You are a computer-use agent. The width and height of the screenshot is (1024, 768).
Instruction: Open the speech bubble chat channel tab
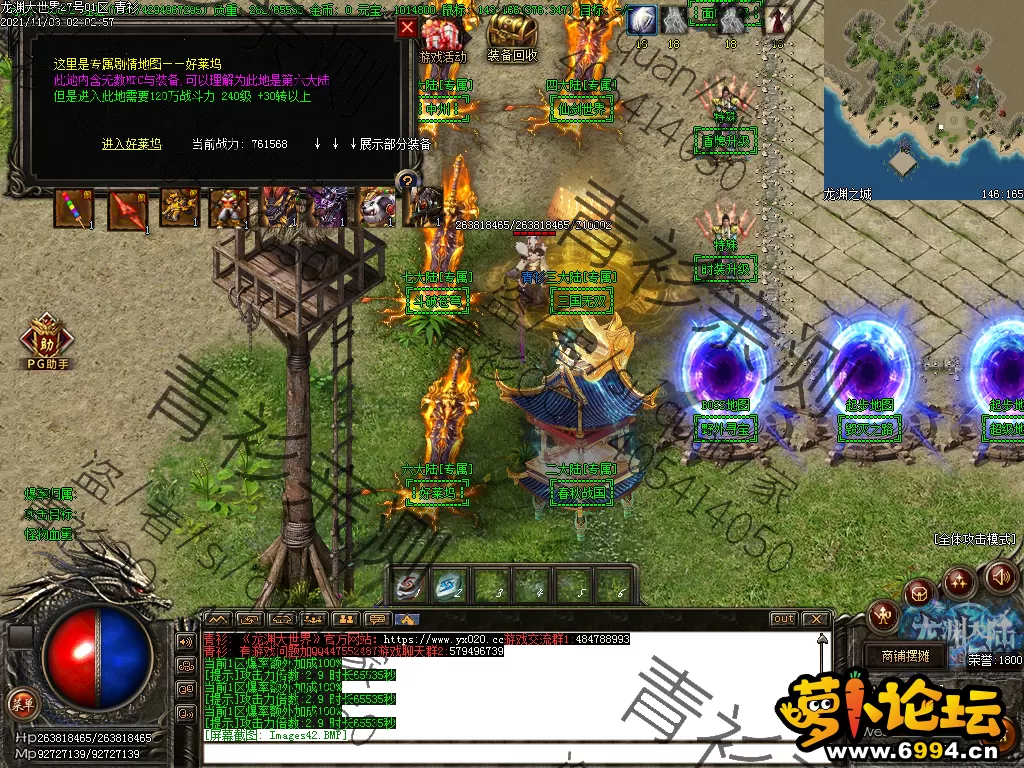(x=377, y=619)
